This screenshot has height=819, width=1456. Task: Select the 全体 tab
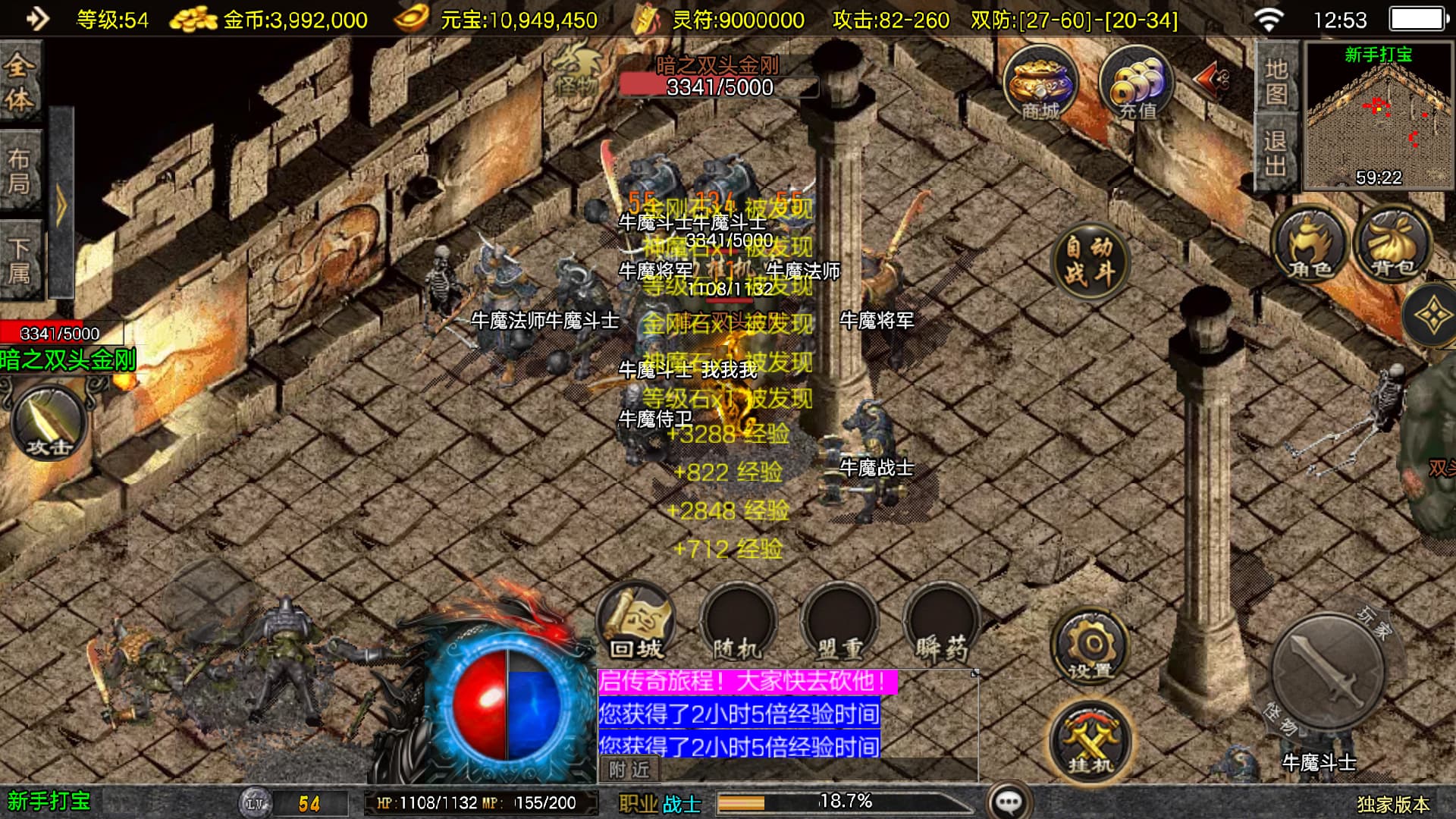coord(20,82)
